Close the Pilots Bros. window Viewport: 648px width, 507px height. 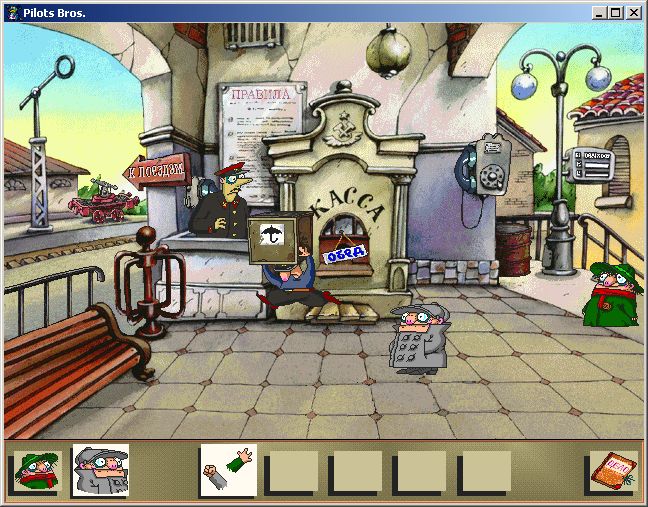coord(633,13)
